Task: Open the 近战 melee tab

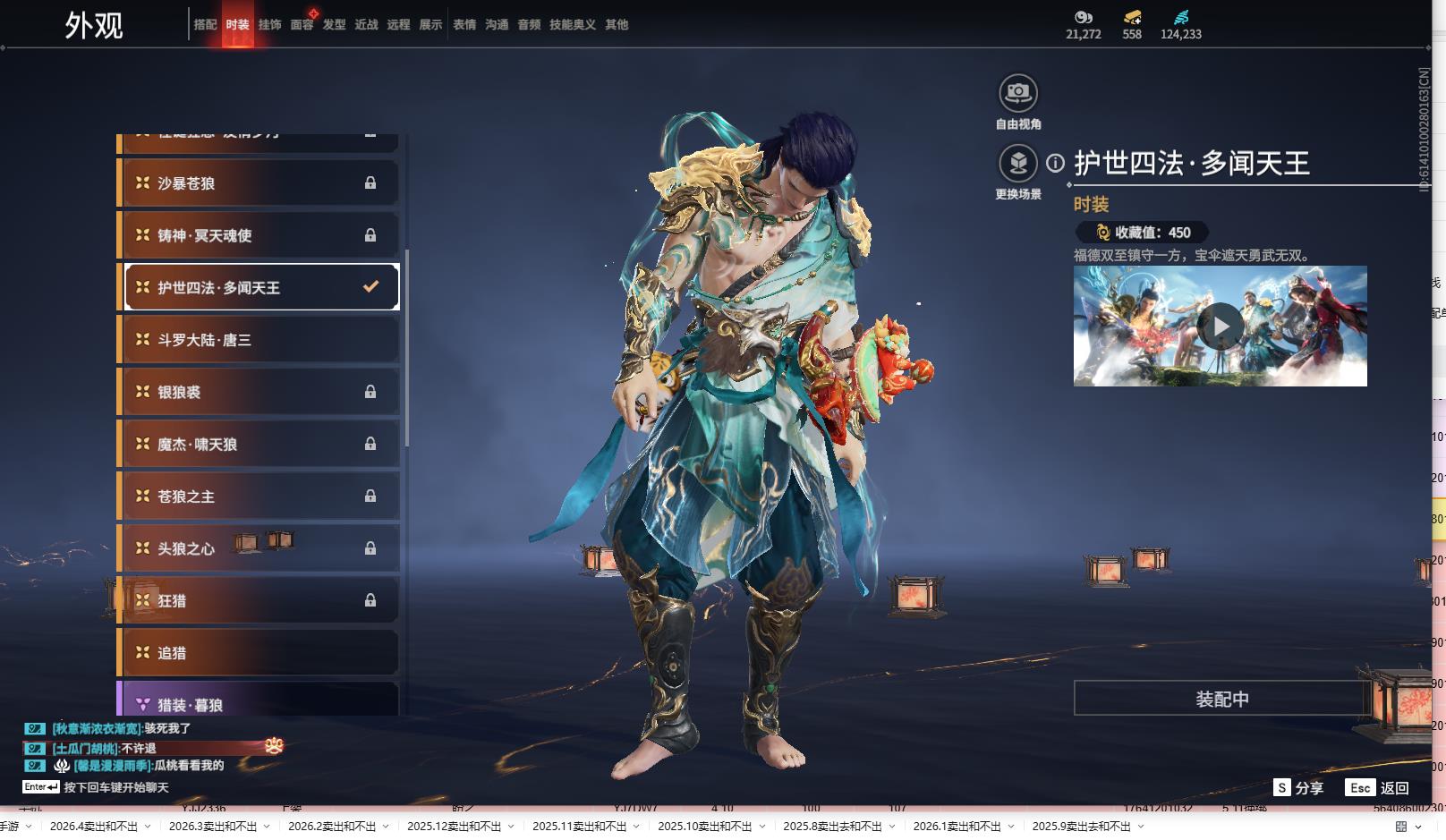Action: click(366, 25)
